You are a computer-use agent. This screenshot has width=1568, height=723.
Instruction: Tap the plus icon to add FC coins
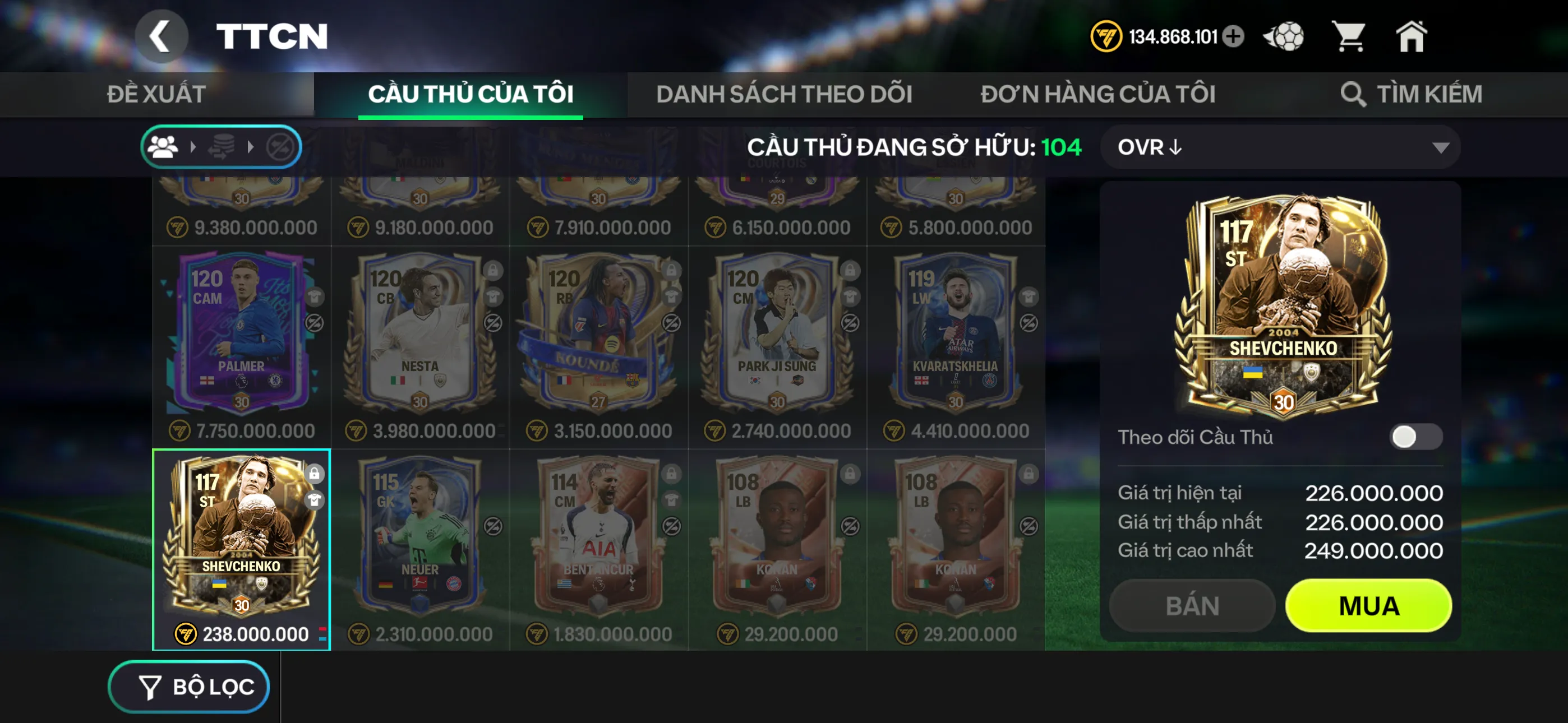(1235, 36)
